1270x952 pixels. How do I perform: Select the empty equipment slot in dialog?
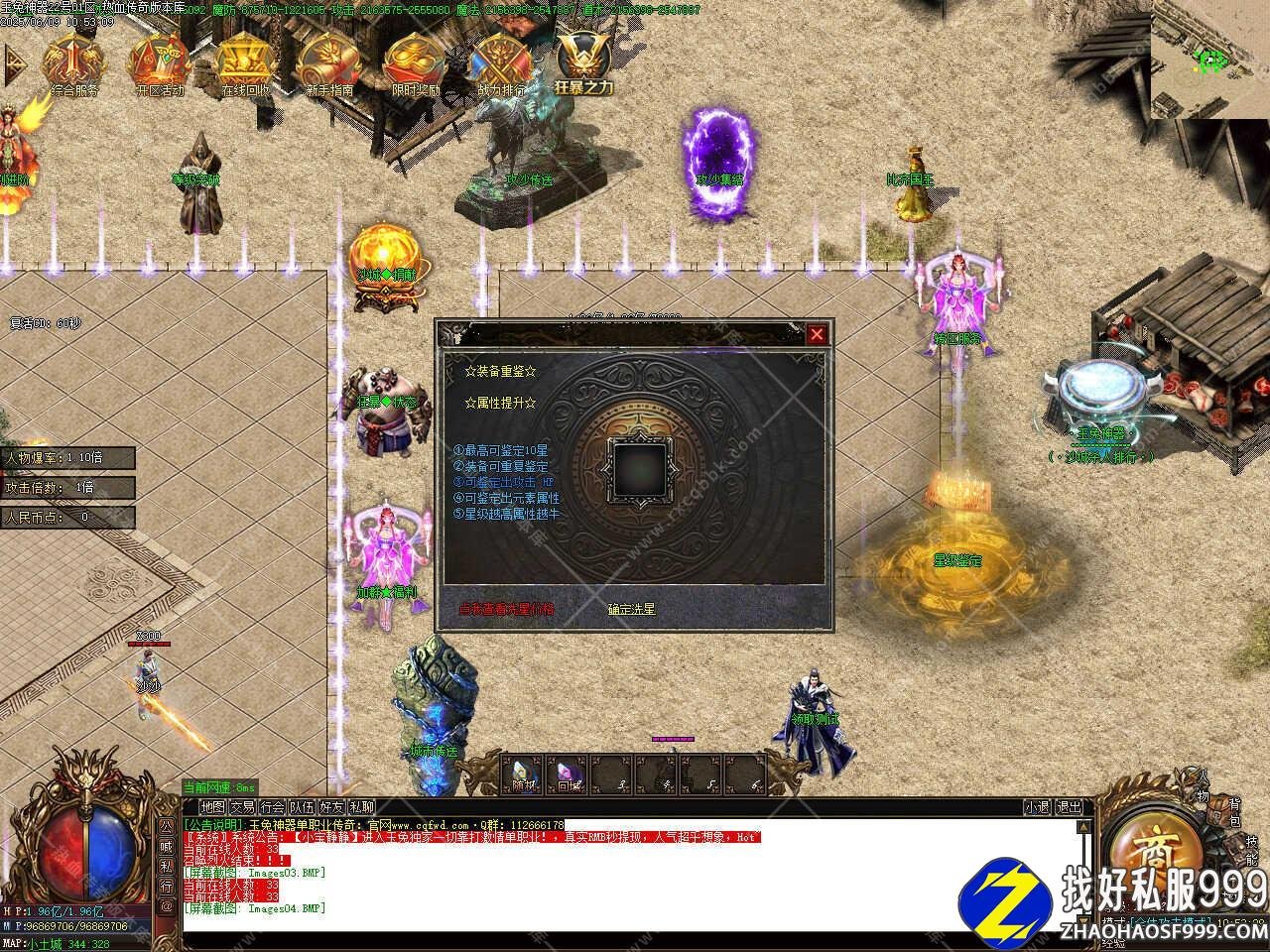pyautogui.click(x=638, y=469)
